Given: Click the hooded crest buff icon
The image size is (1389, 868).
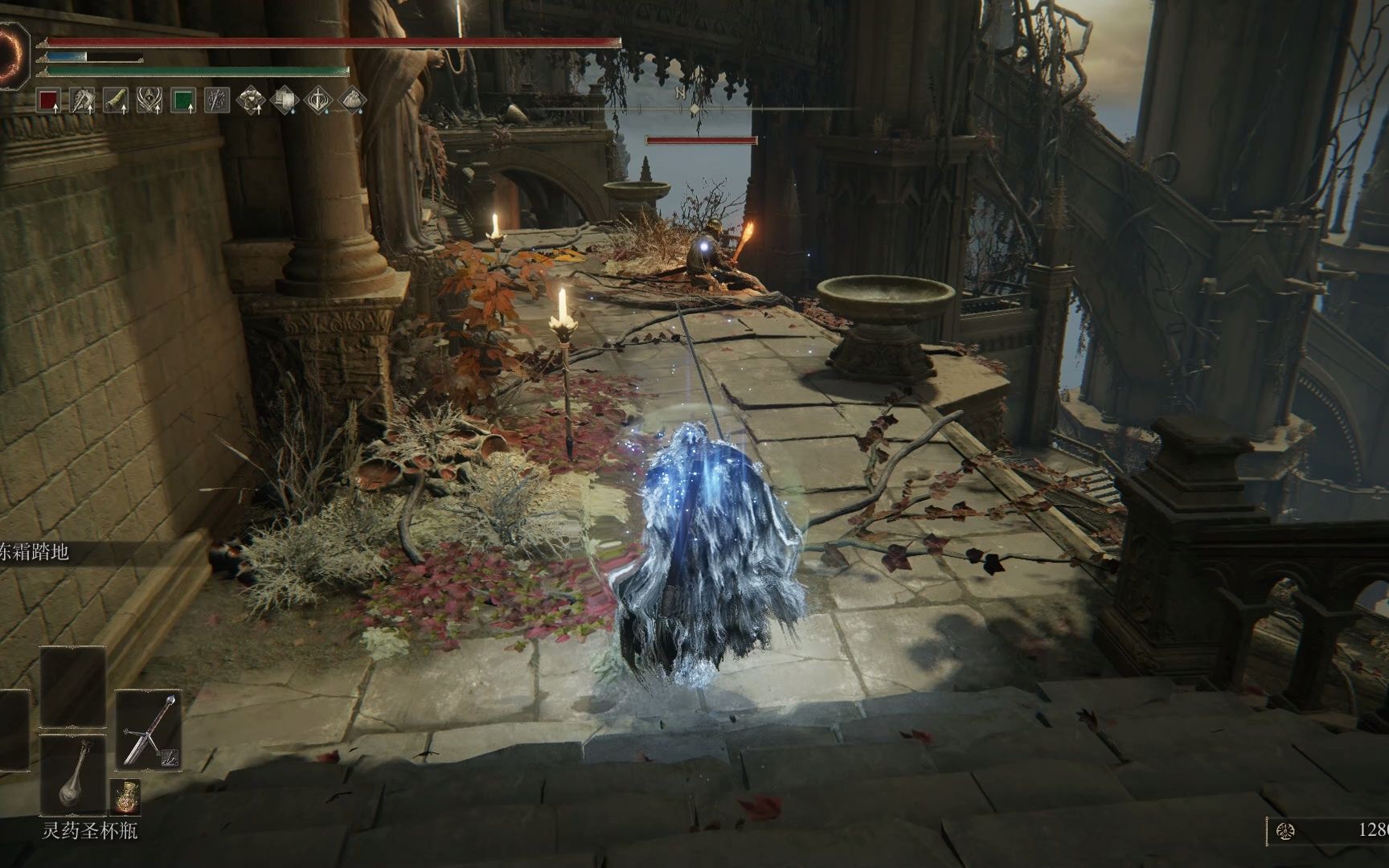Looking at the screenshot, I should [150, 100].
